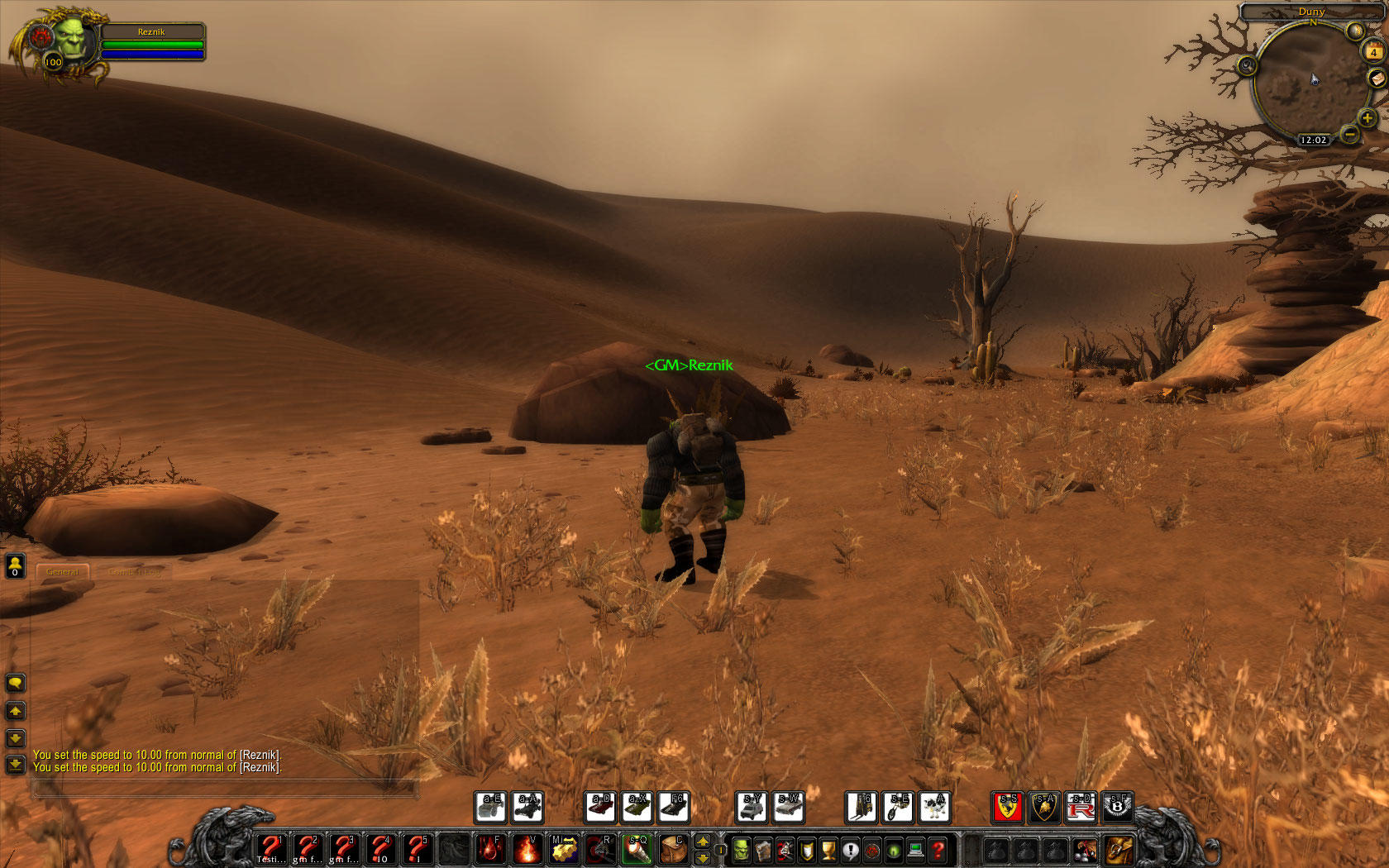
Task: Click the fire spell icon bound to V
Action: pos(529,851)
